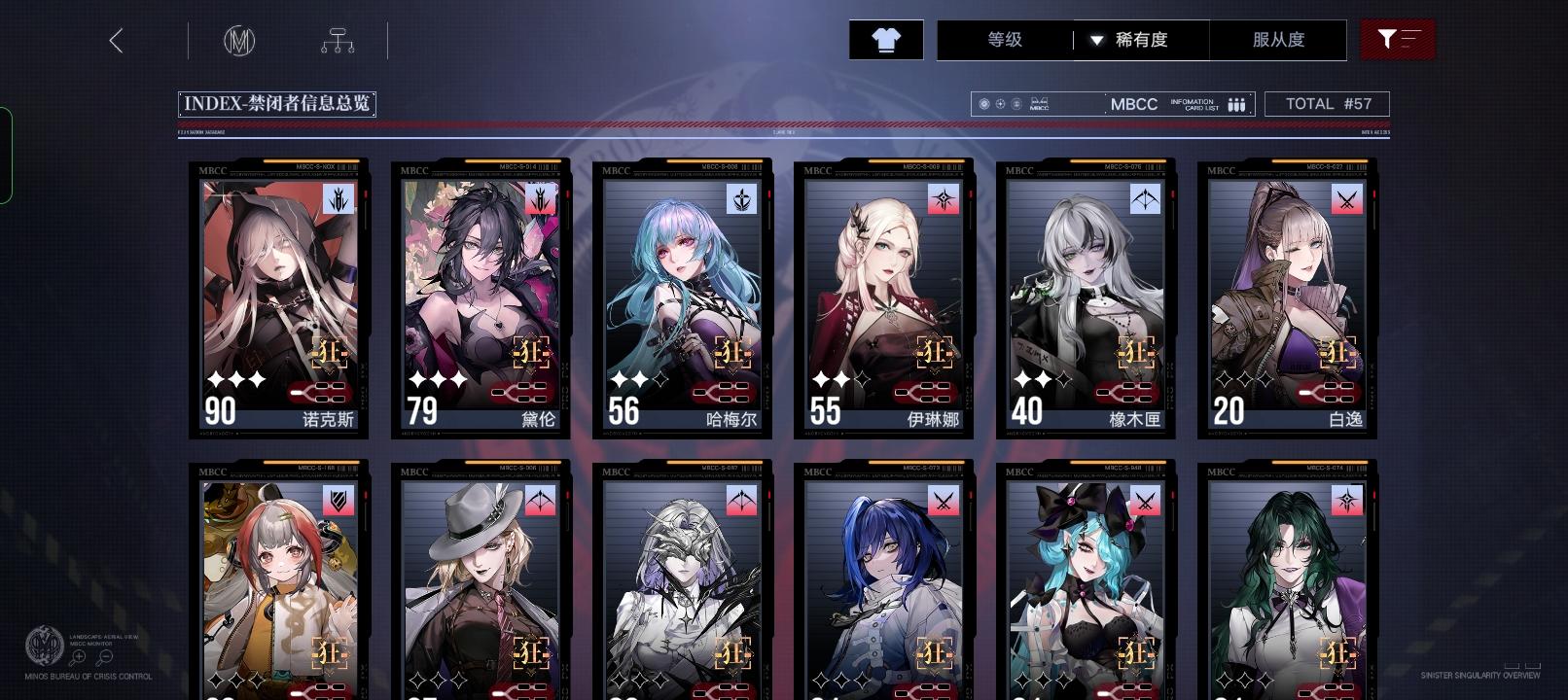Click the circular crosshair toggle near MBCC bar
Image resolution: width=1568 pixels, height=700 pixels.
pyautogui.click(x=999, y=103)
